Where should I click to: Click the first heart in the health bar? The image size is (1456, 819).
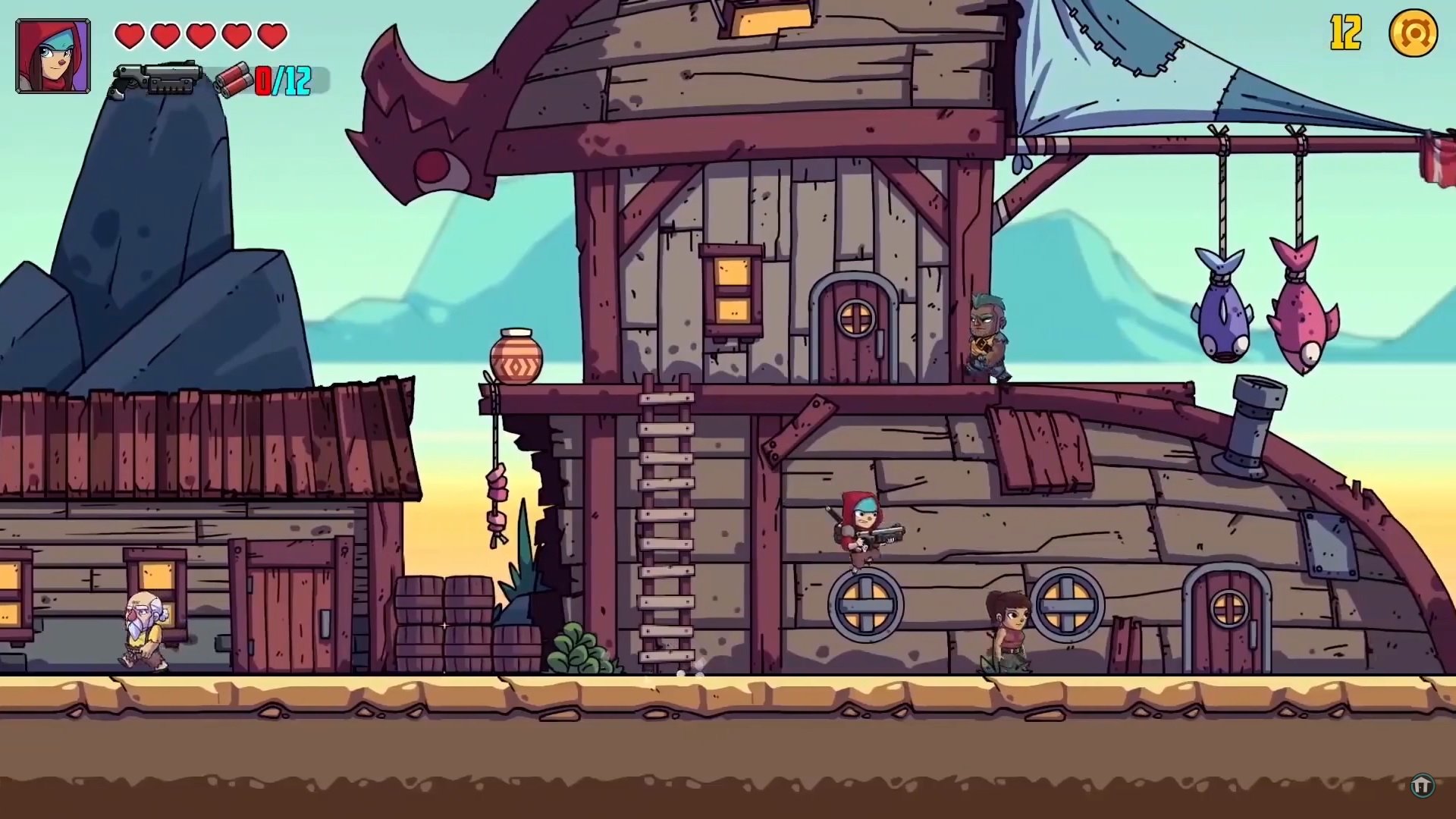coord(131,34)
